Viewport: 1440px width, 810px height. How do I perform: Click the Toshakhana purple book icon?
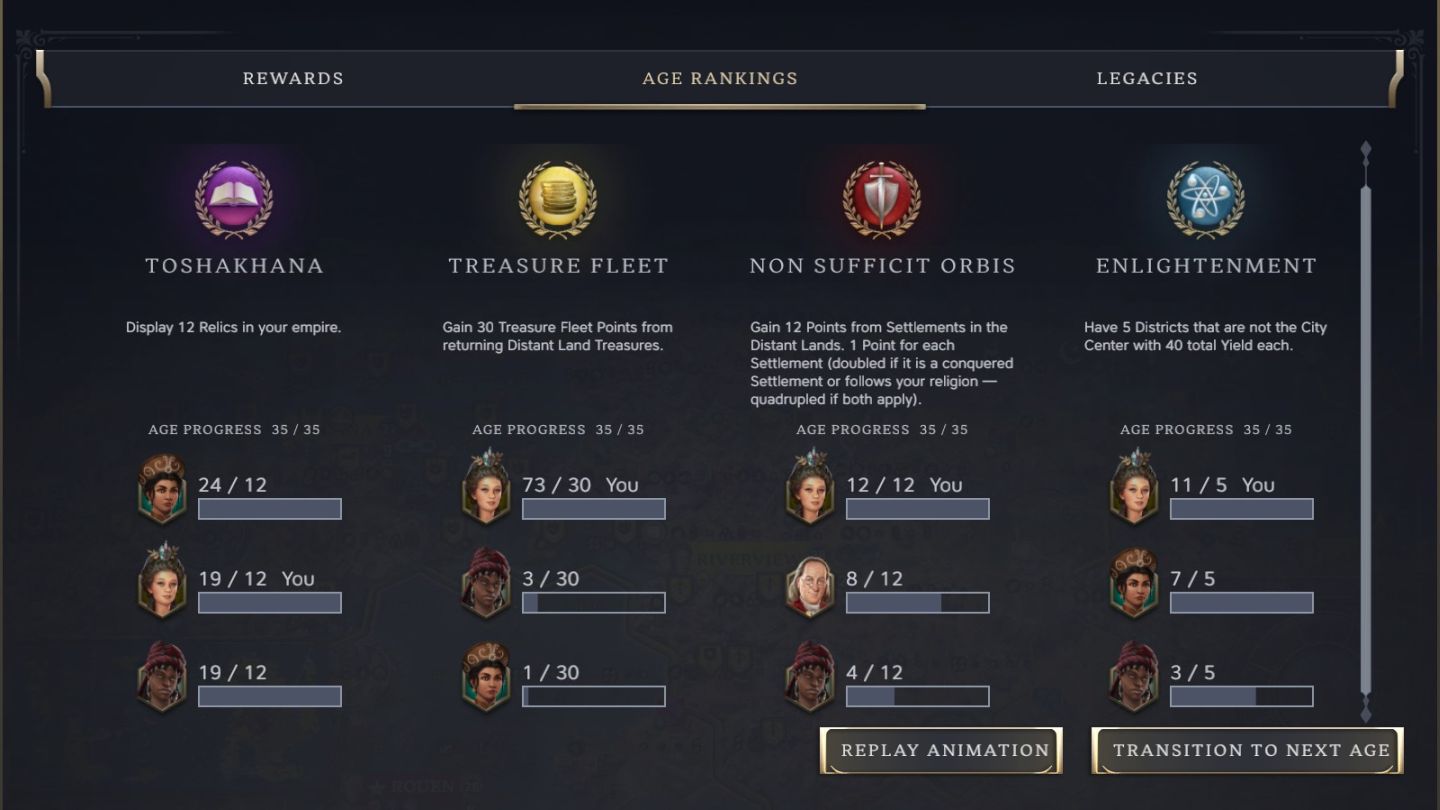tap(234, 199)
